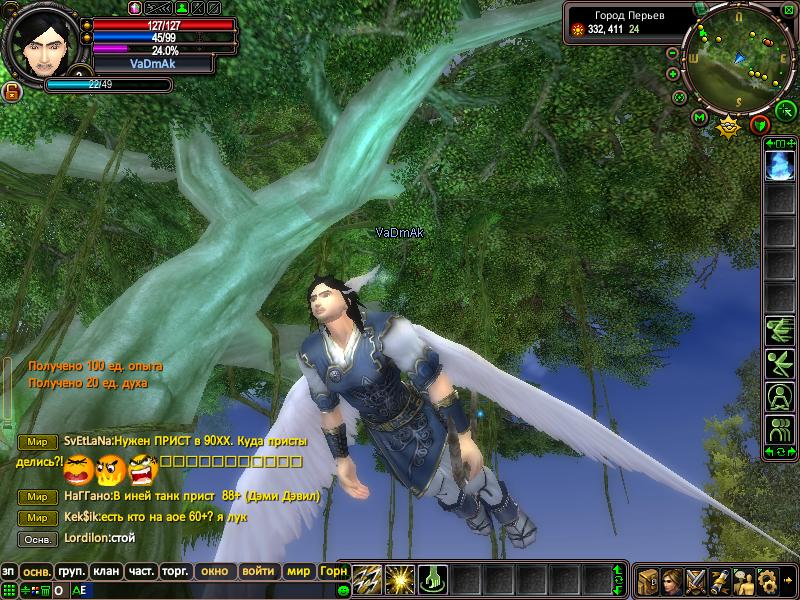Open the crossed swords skills icon
800x600 pixels.
[x=695, y=580]
